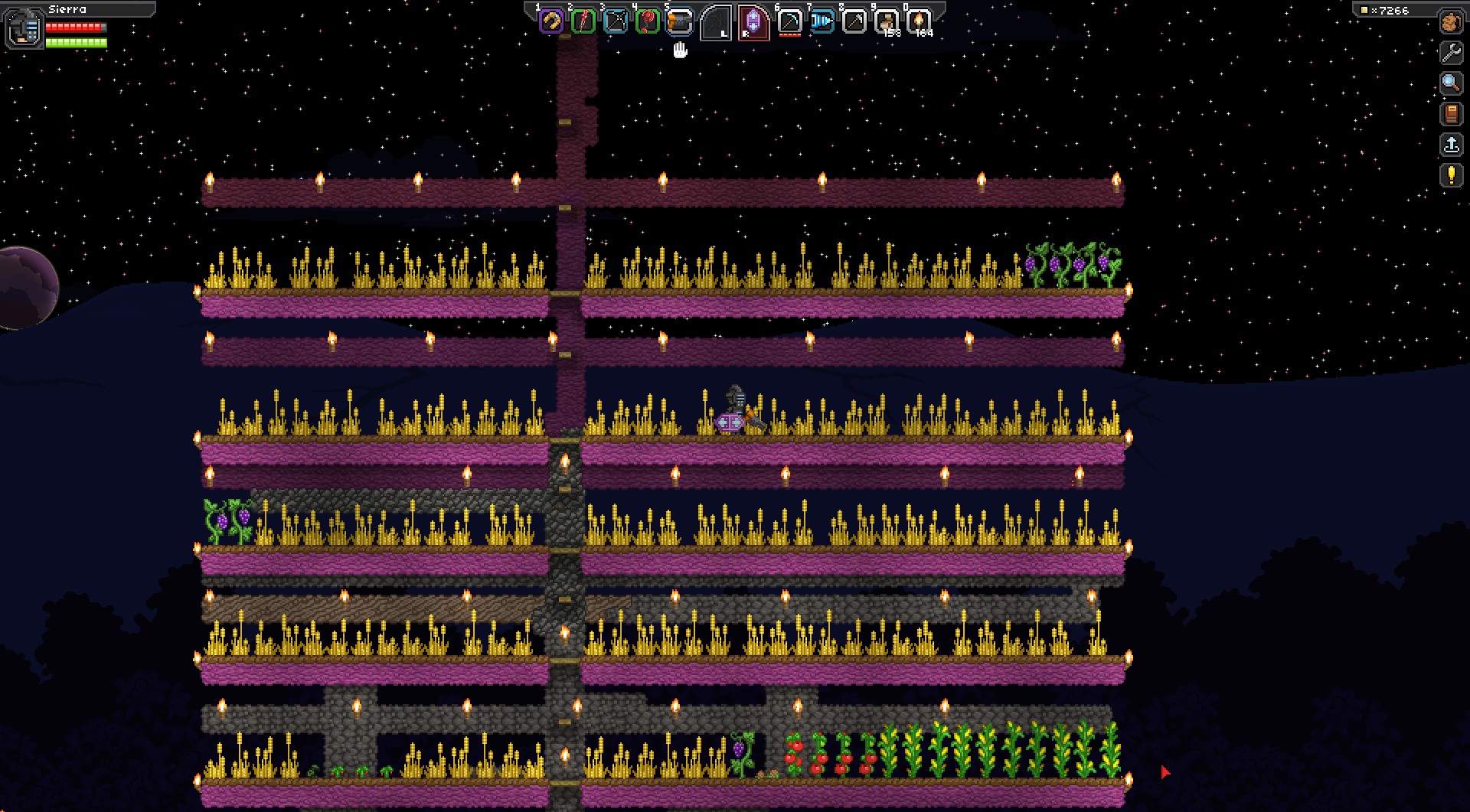Select the torch stack in hotbar slot 0
This screenshot has height=812, width=1470.
tap(919, 21)
